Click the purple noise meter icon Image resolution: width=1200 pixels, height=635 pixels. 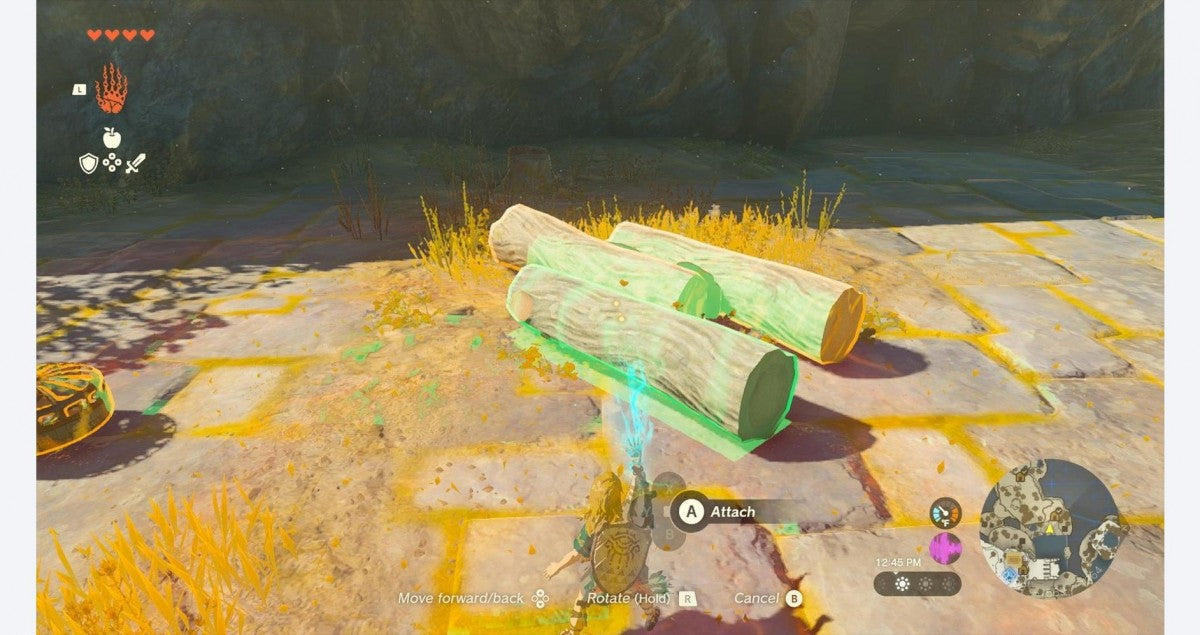(945, 548)
